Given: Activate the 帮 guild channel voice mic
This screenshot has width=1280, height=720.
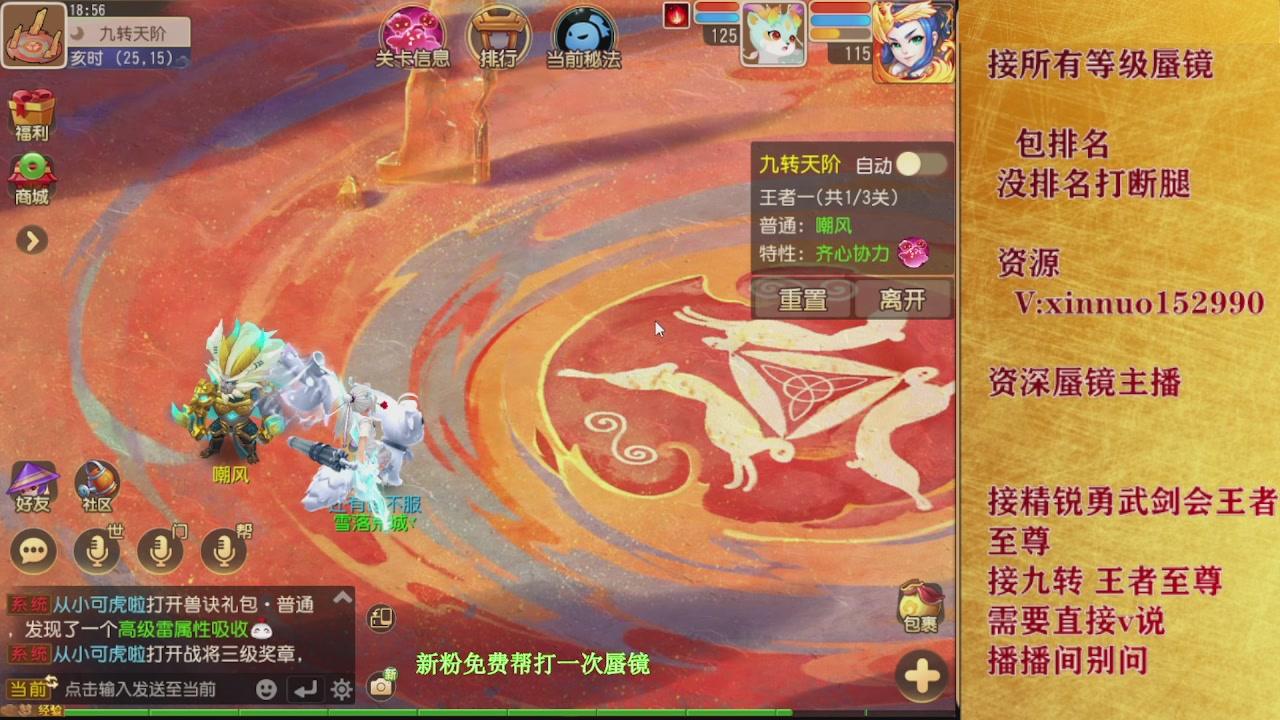Looking at the screenshot, I should tap(222, 549).
